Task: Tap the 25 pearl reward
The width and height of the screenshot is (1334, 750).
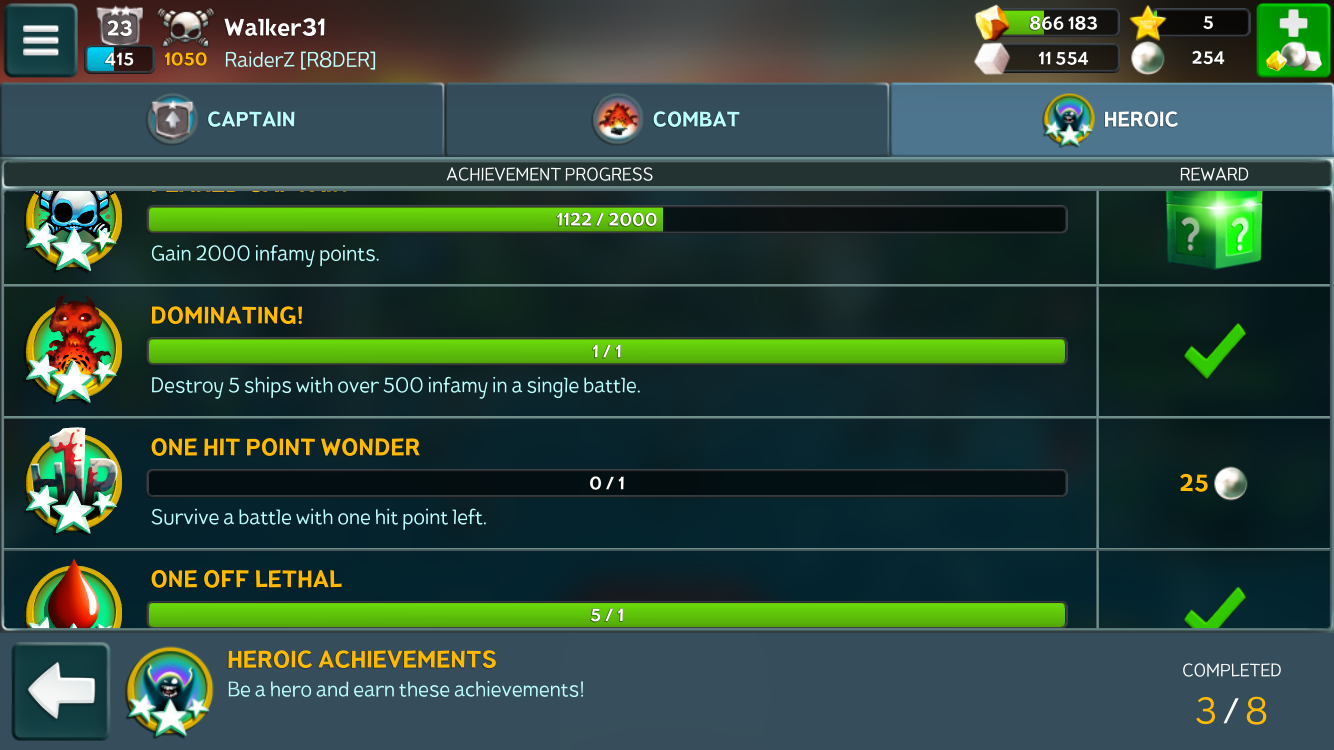Action: pos(1213,484)
